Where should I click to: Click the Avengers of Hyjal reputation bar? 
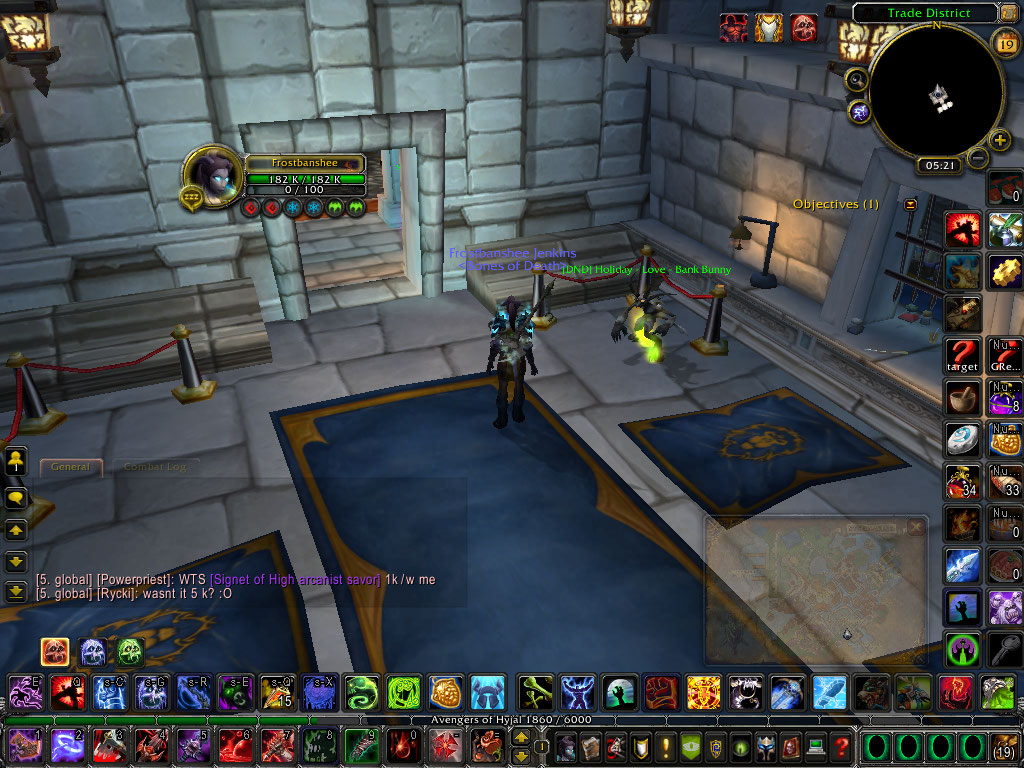(x=511, y=720)
